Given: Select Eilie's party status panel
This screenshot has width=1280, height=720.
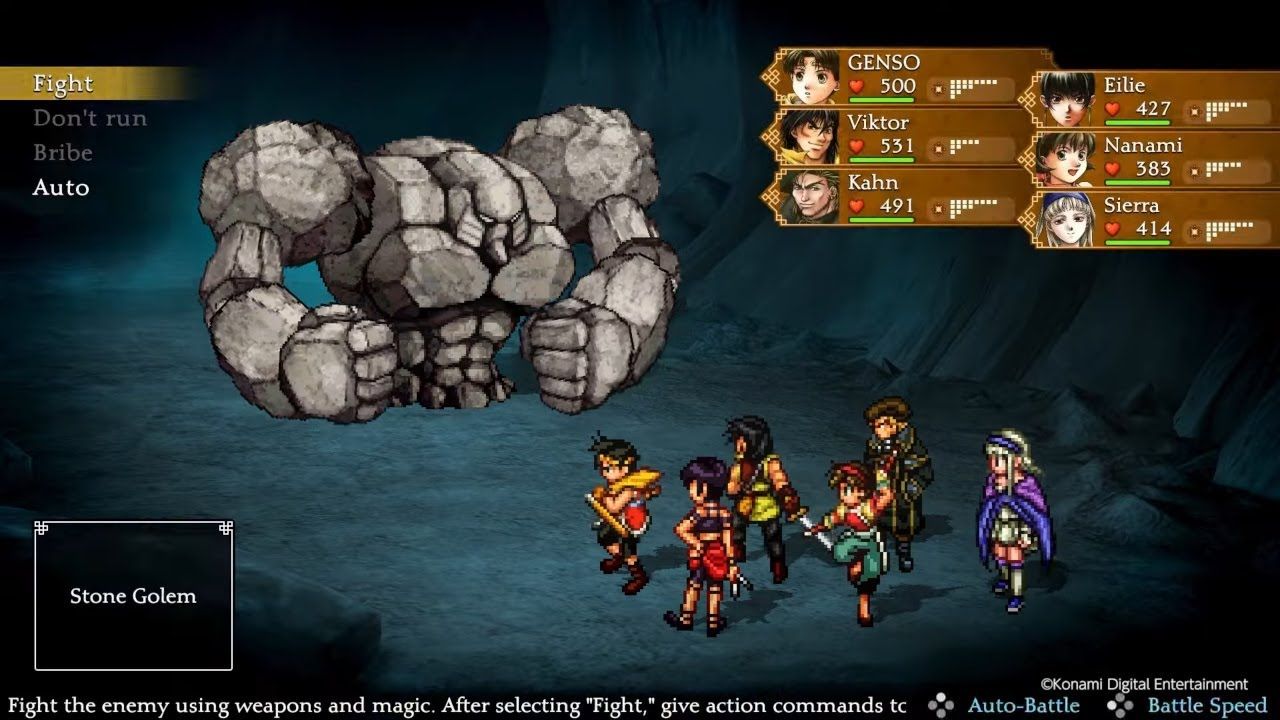Looking at the screenshot, I should coord(1156,98).
